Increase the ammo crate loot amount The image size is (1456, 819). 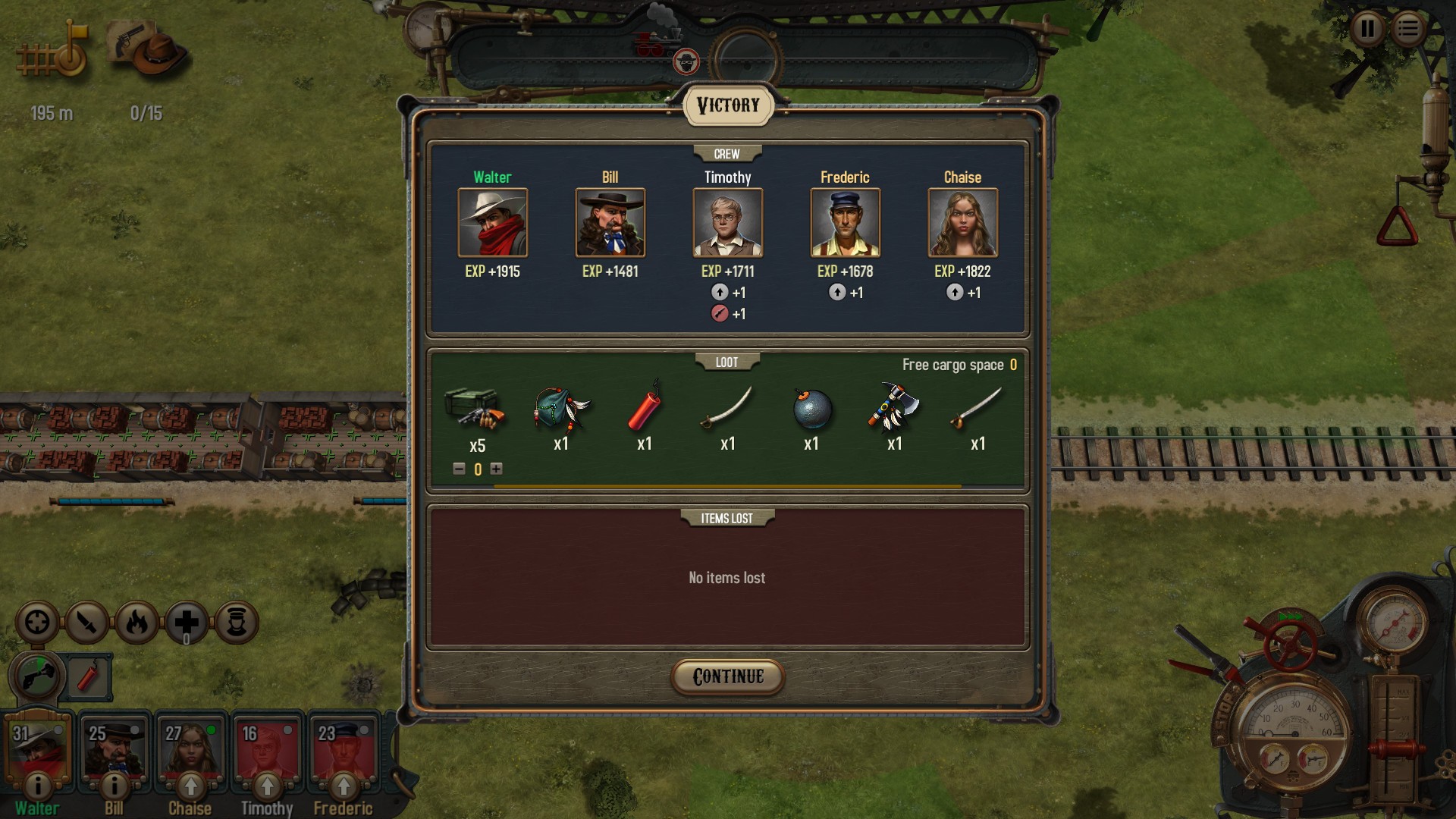point(497,469)
